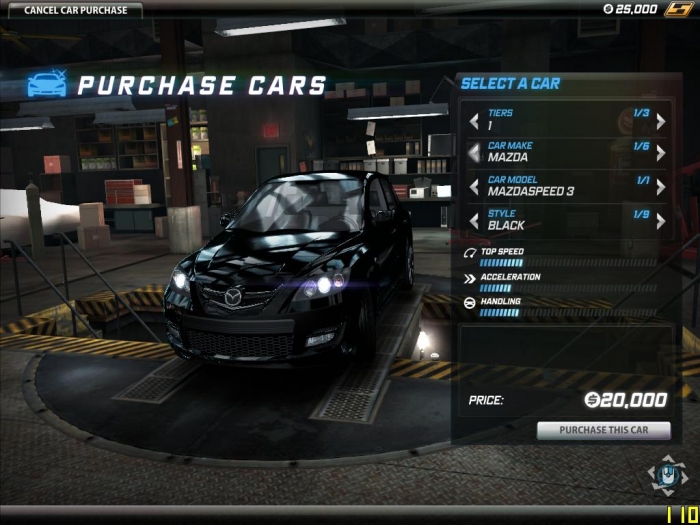
Task: Go to previous tier with left arrow
Action: click(x=474, y=122)
